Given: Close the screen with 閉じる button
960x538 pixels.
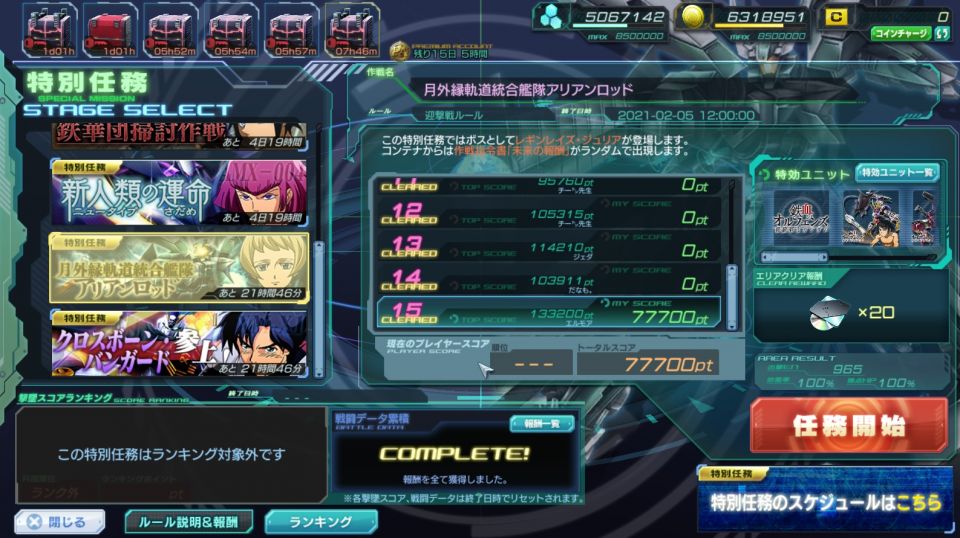Looking at the screenshot, I should pyautogui.click(x=60, y=521).
